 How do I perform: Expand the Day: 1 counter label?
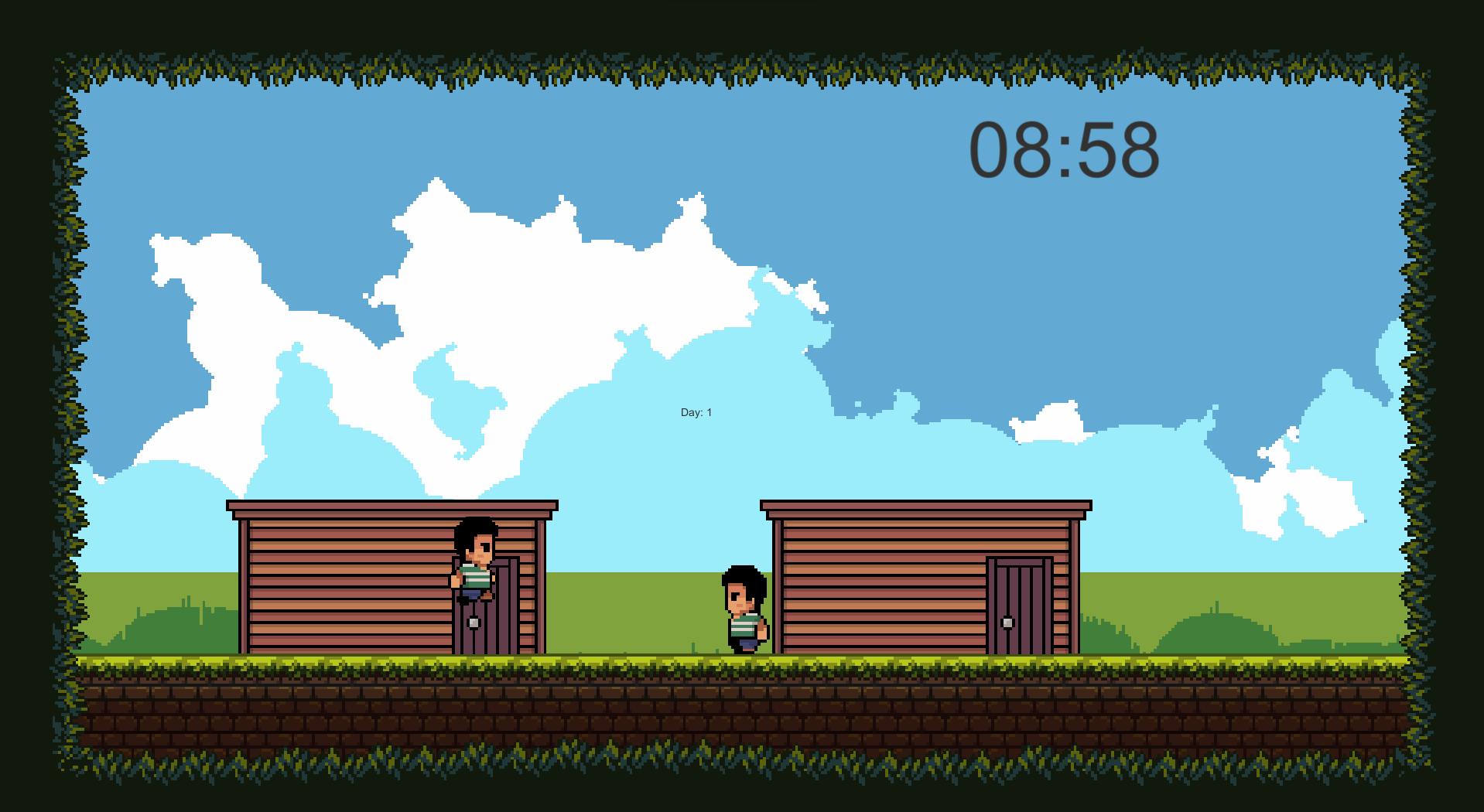(695, 412)
